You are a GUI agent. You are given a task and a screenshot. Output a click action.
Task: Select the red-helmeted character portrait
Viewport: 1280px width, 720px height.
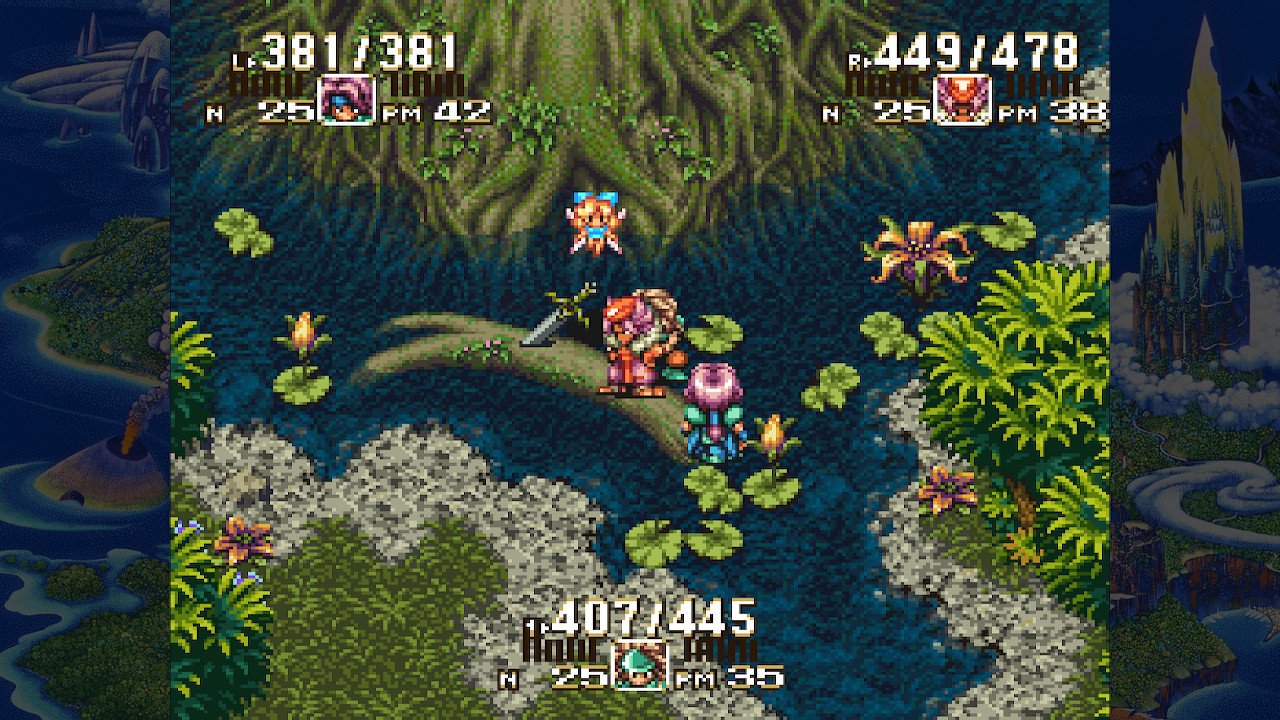[962, 100]
